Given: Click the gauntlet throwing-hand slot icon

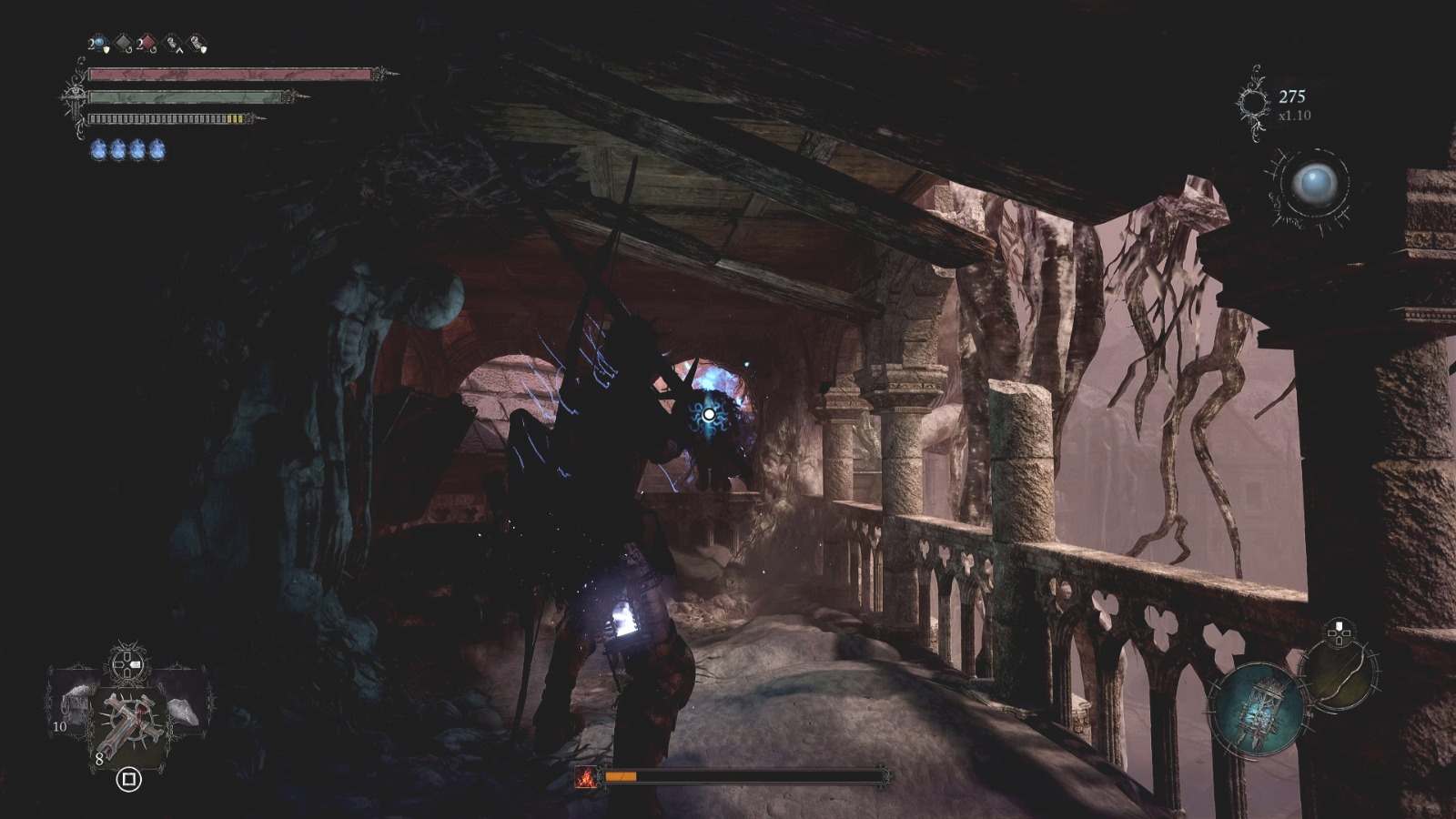Looking at the screenshot, I should click(171, 44).
